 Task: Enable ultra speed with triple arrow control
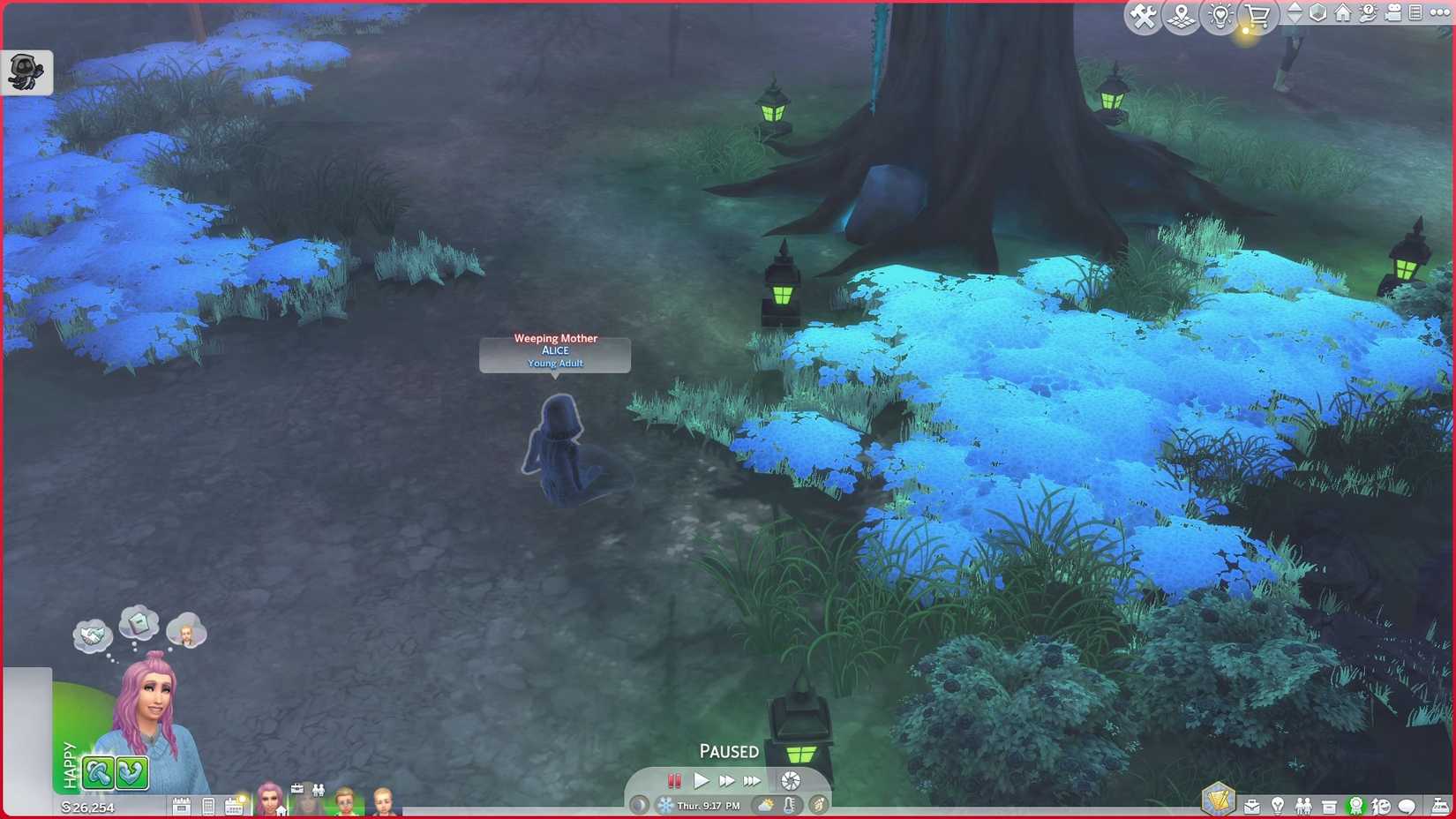[753, 780]
